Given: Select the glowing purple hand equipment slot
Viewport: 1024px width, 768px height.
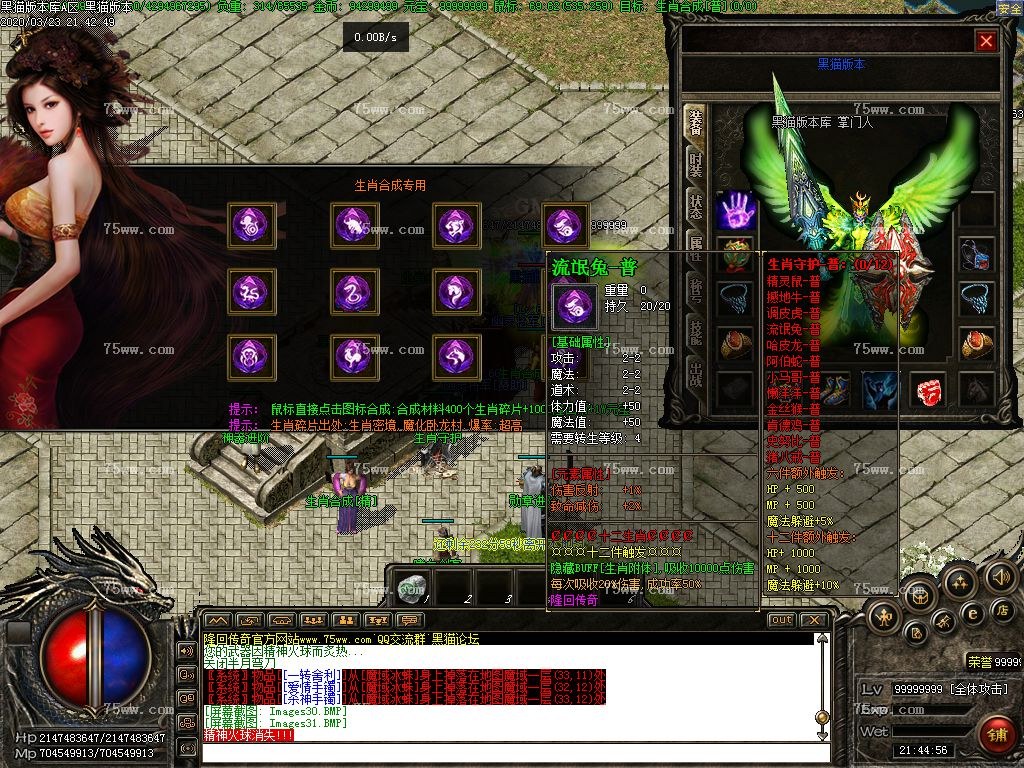Looking at the screenshot, I should [x=736, y=211].
